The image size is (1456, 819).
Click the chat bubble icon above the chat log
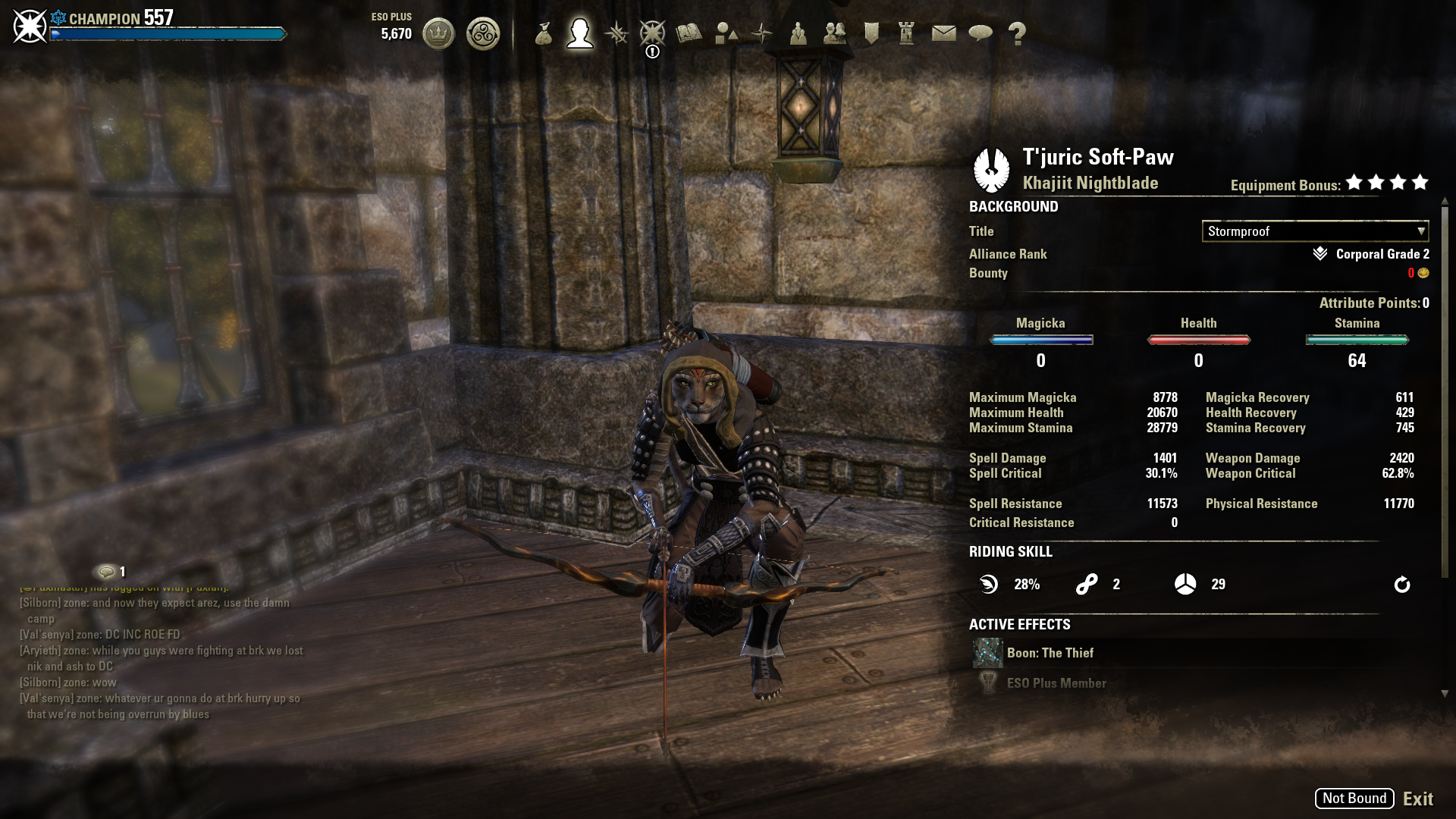click(107, 572)
